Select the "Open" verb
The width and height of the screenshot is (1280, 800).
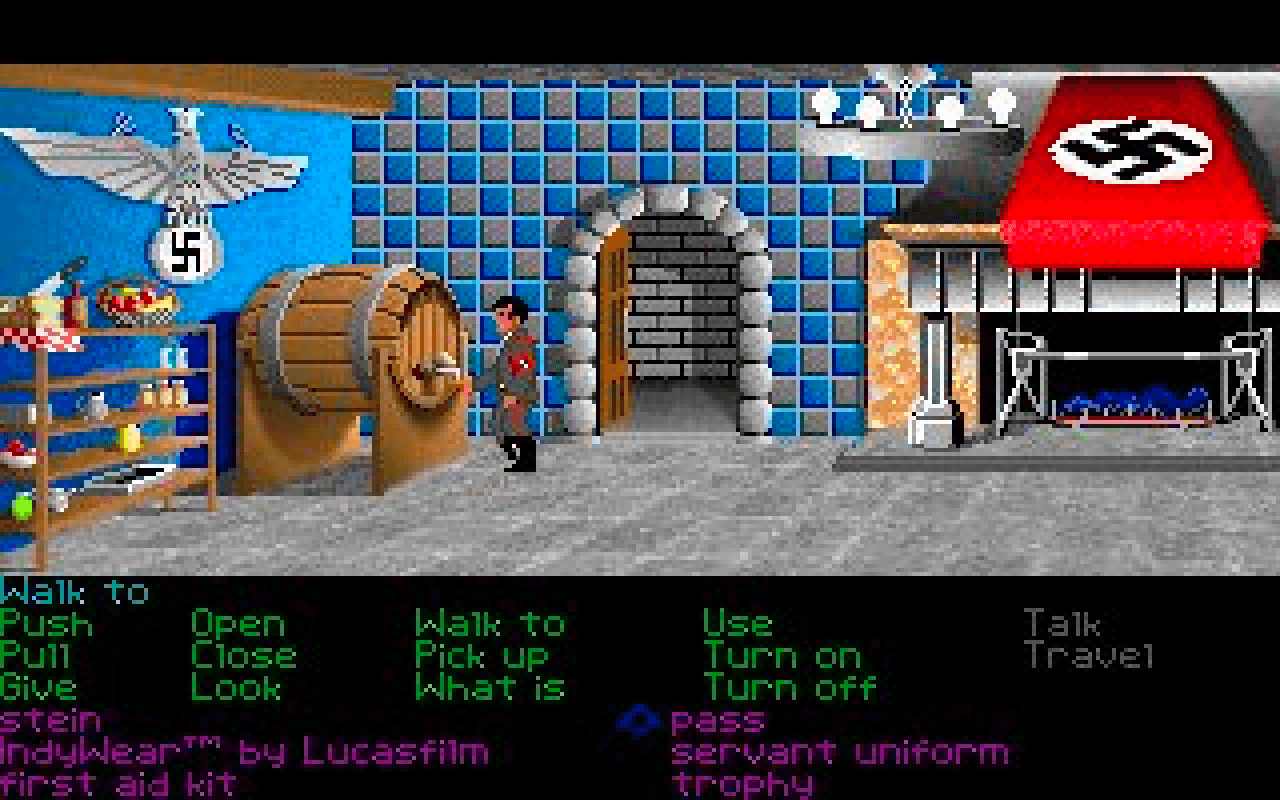(238, 624)
